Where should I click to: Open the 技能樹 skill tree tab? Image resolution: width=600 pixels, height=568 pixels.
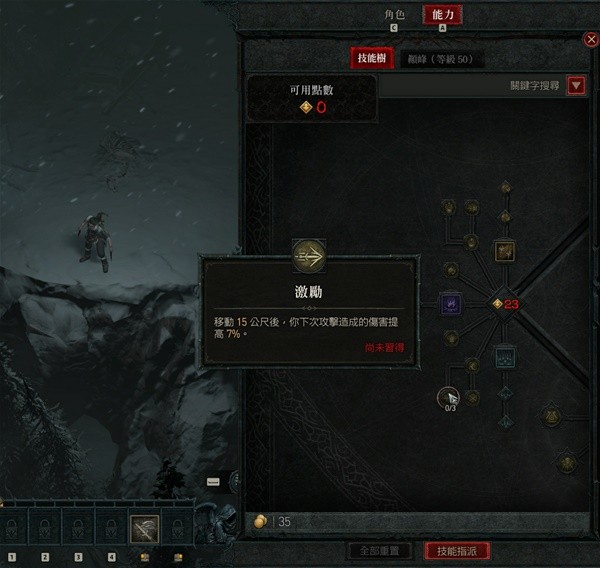(373, 58)
